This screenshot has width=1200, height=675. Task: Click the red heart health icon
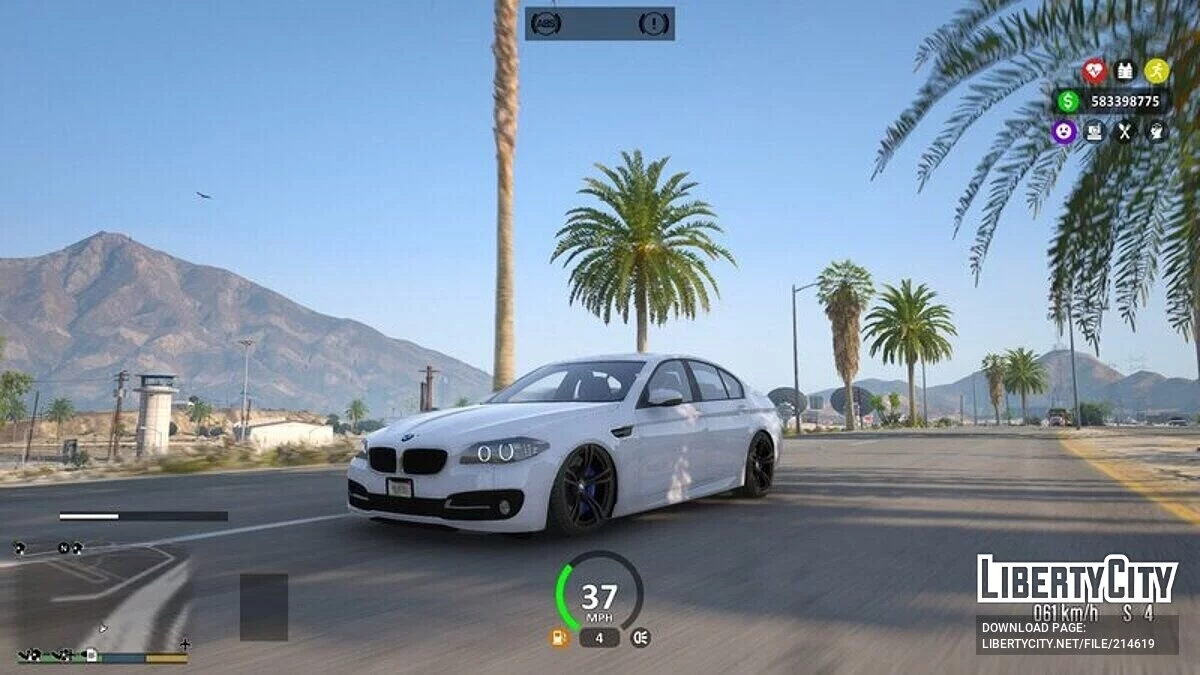pyautogui.click(x=1094, y=71)
